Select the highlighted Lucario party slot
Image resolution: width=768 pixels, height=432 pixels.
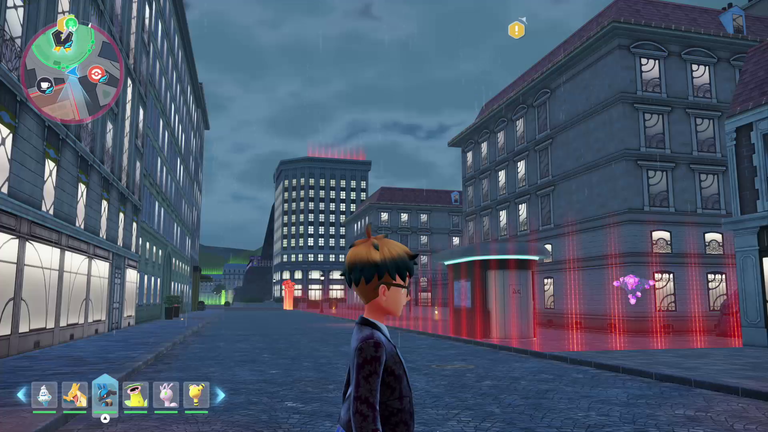pyautogui.click(x=105, y=394)
